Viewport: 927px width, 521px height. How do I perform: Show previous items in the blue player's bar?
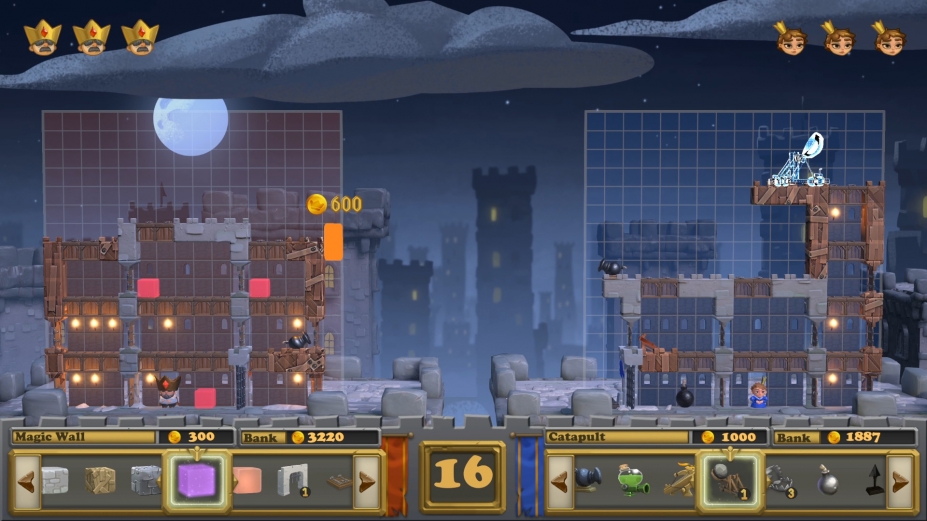click(x=560, y=481)
